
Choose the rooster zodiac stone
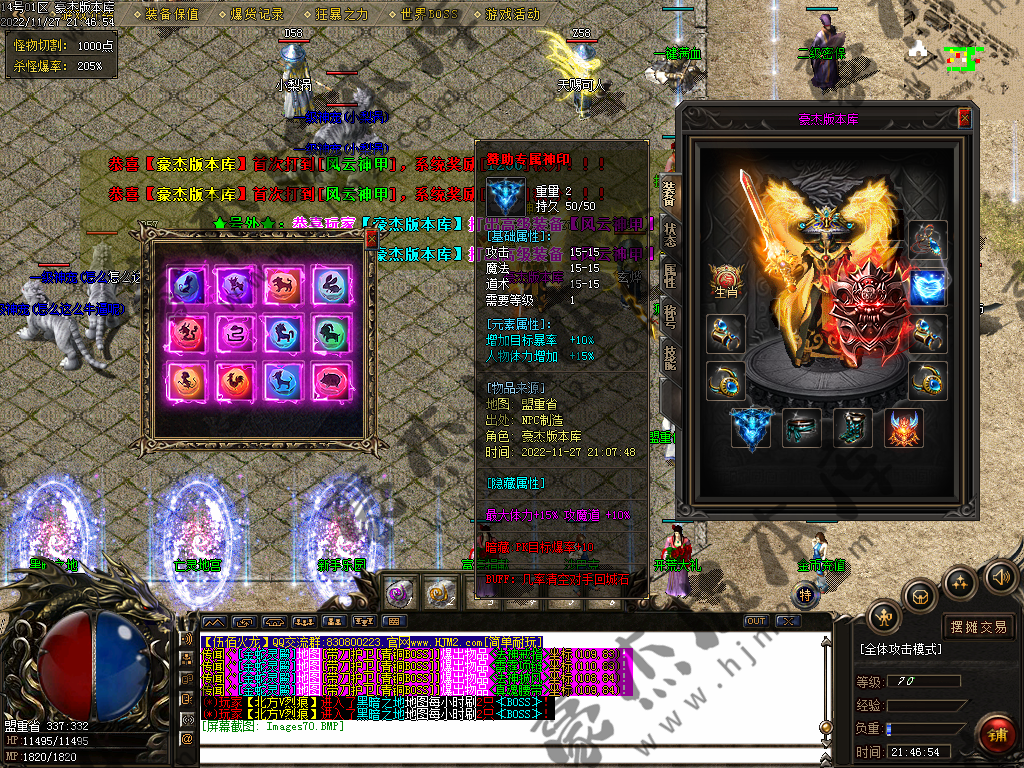point(234,380)
